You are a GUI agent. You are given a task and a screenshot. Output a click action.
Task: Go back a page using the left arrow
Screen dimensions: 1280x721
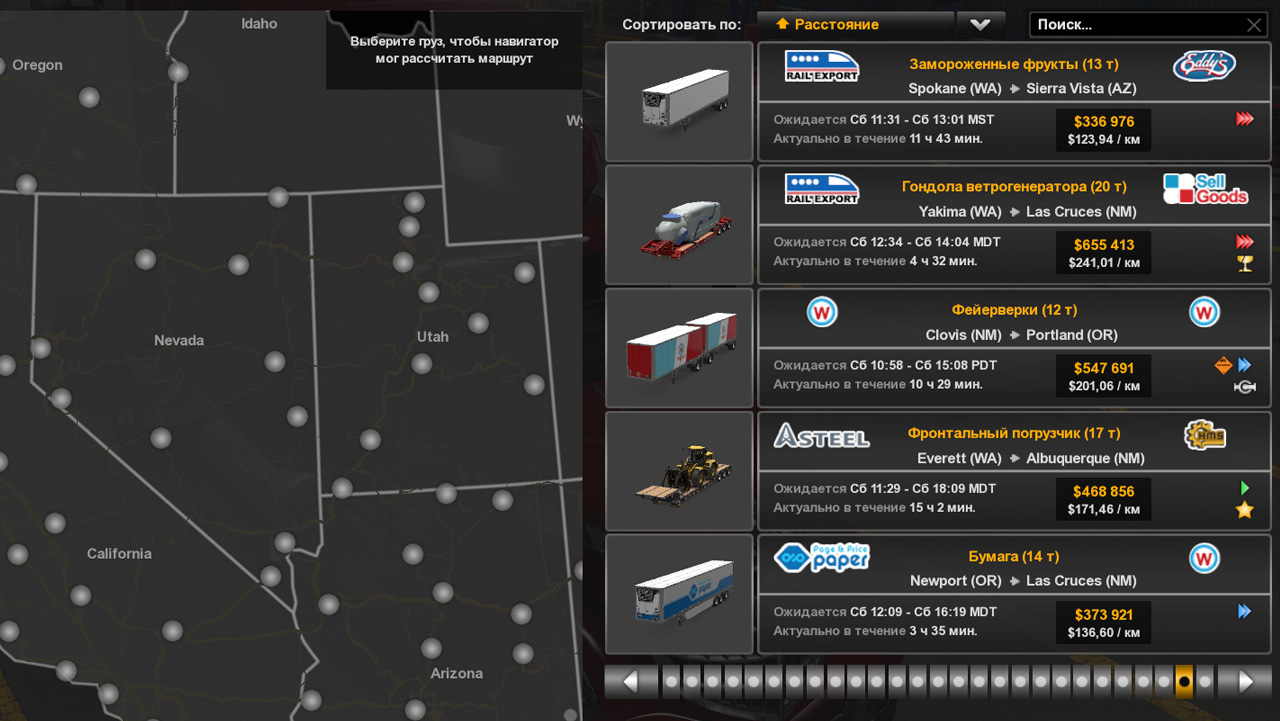click(x=631, y=680)
